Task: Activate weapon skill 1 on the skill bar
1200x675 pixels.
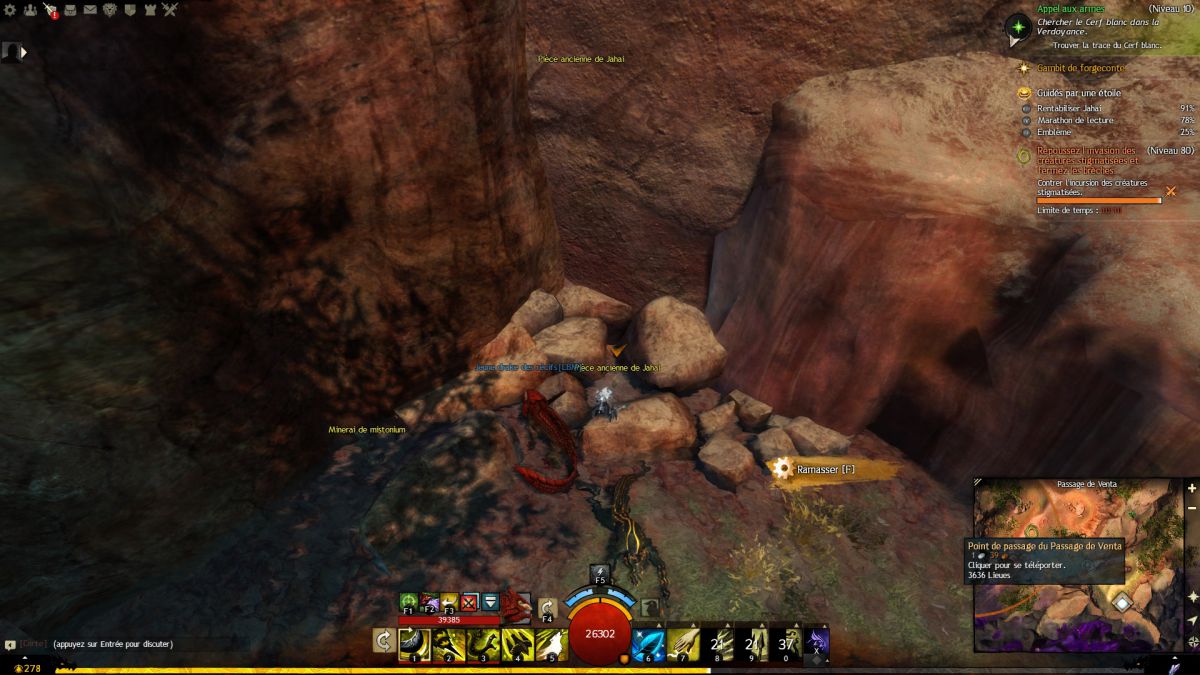Action: coord(414,642)
